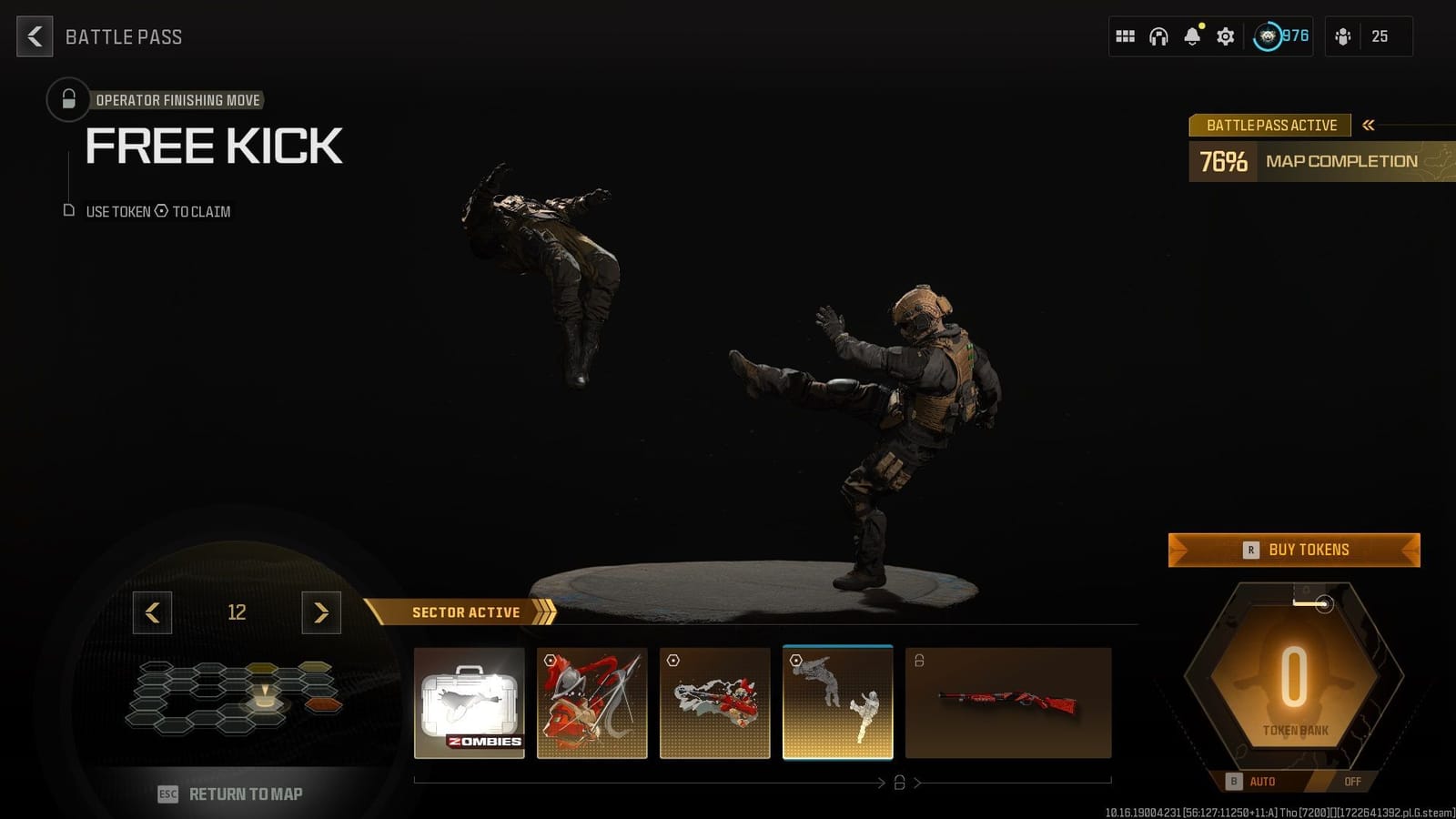Click the lock icon next to Operator Finishing Move
This screenshot has height=819, width=1456.
pos(67,100)
